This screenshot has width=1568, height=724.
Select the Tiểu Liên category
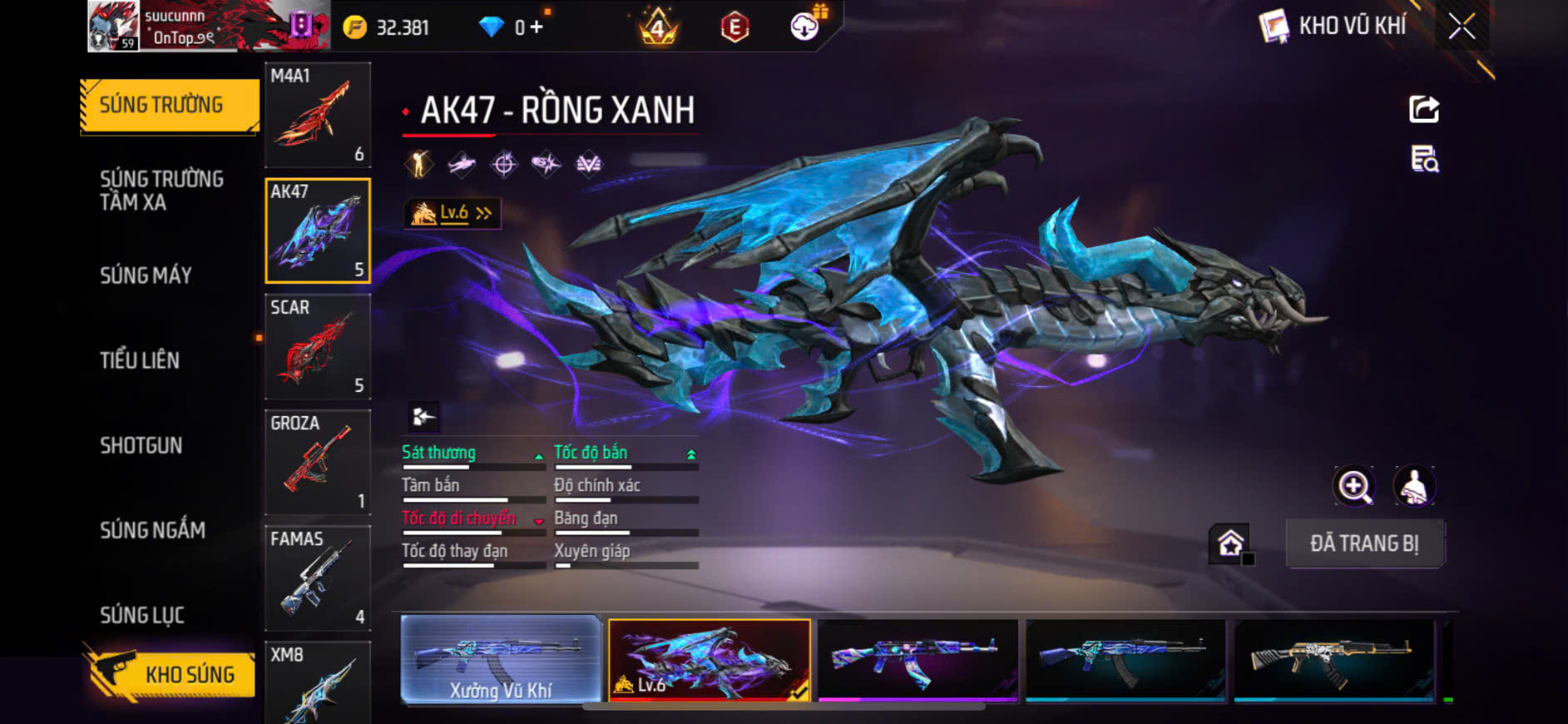(x=140, y=360)
